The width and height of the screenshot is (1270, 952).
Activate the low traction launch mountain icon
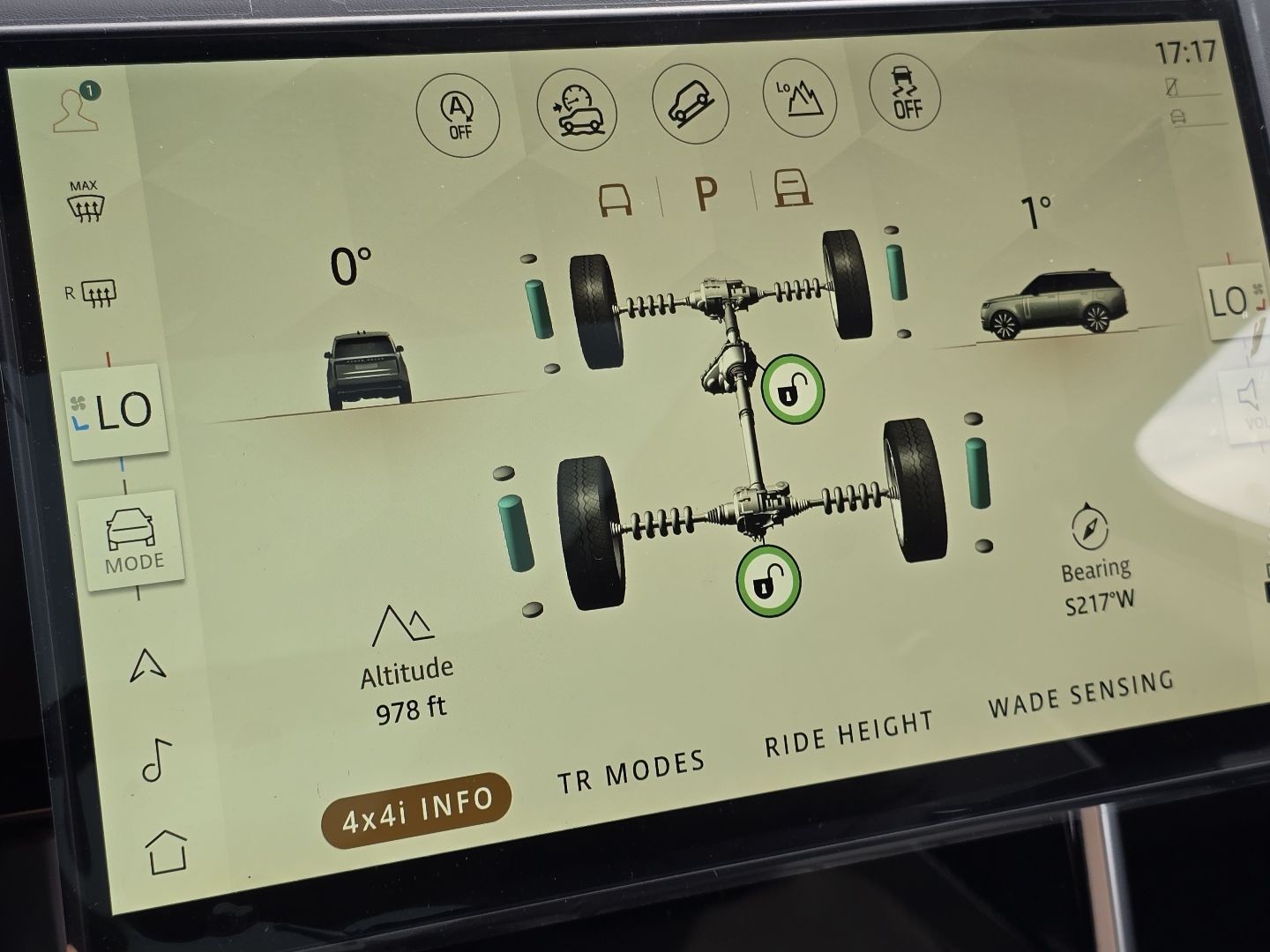coord(798,100)
